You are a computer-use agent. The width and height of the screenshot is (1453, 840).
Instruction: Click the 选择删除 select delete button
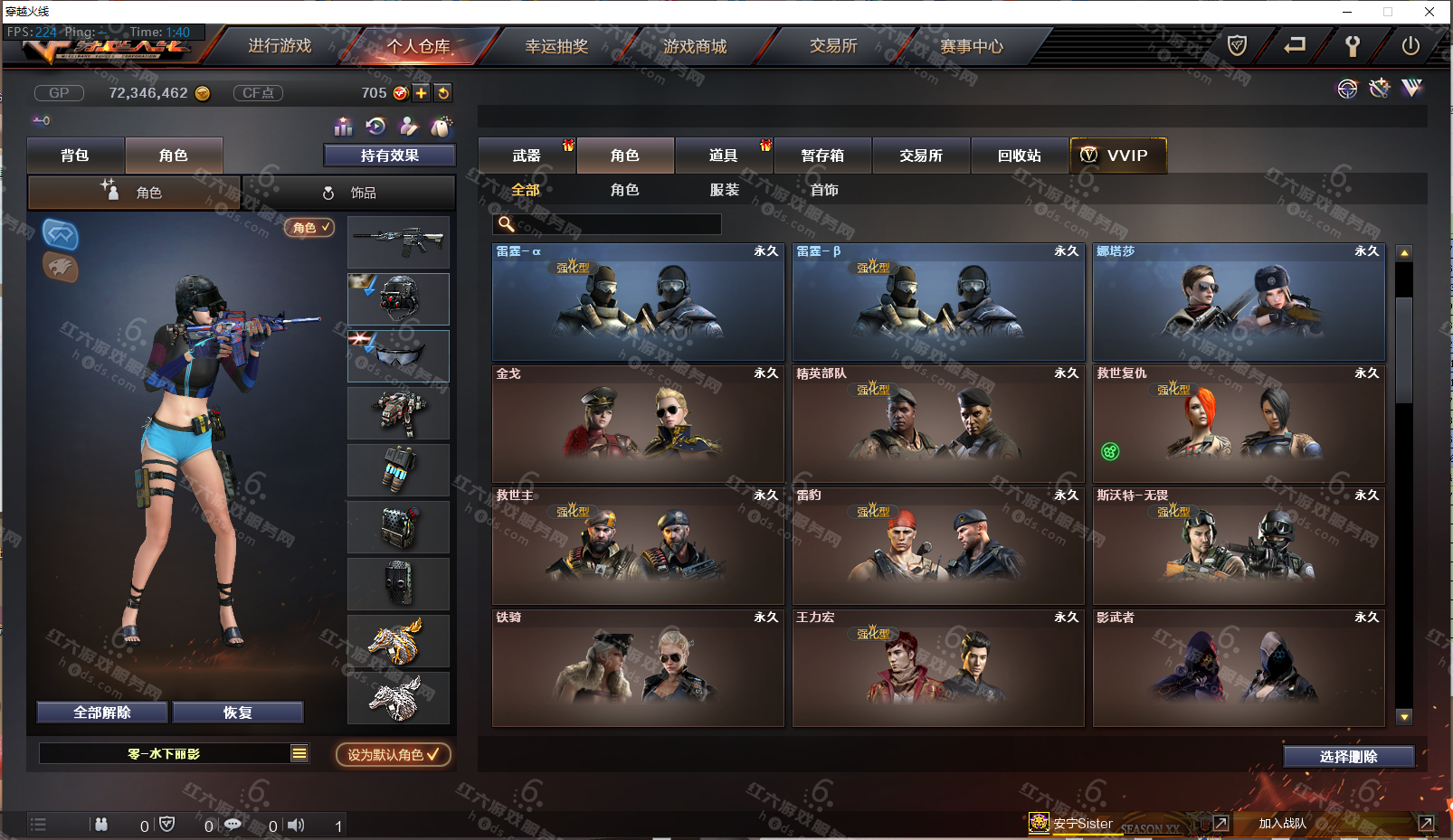(1348, 757)
